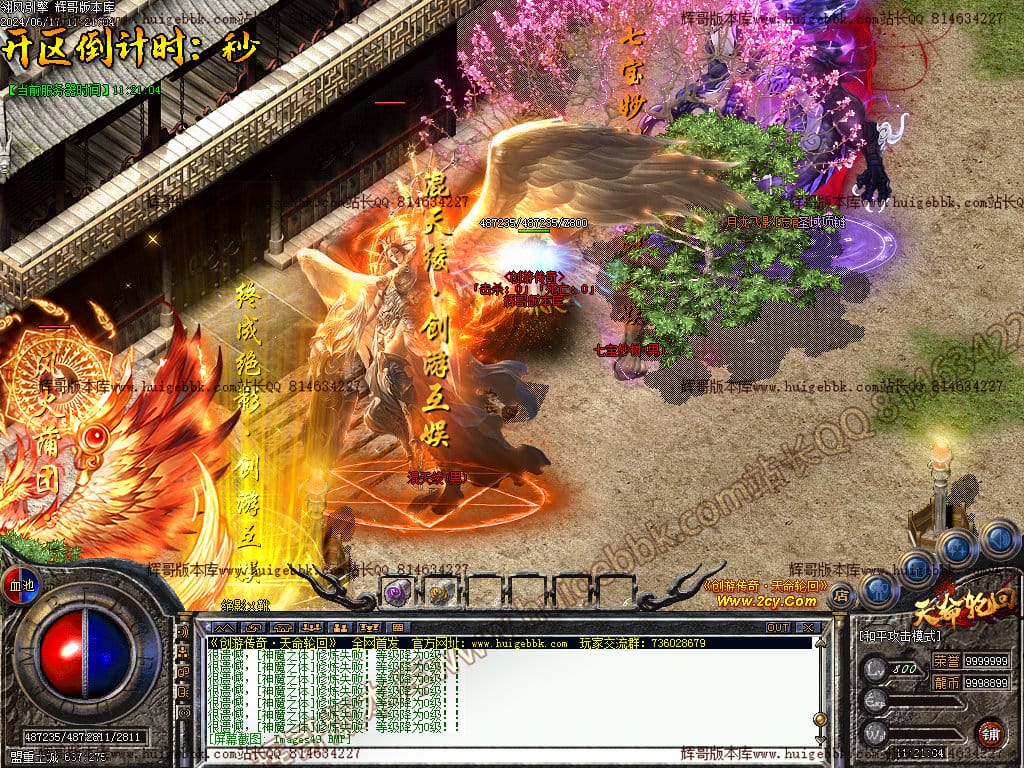
Task: Click the chat scrollbar's gold knob
Action: click(x=820, y=718)
